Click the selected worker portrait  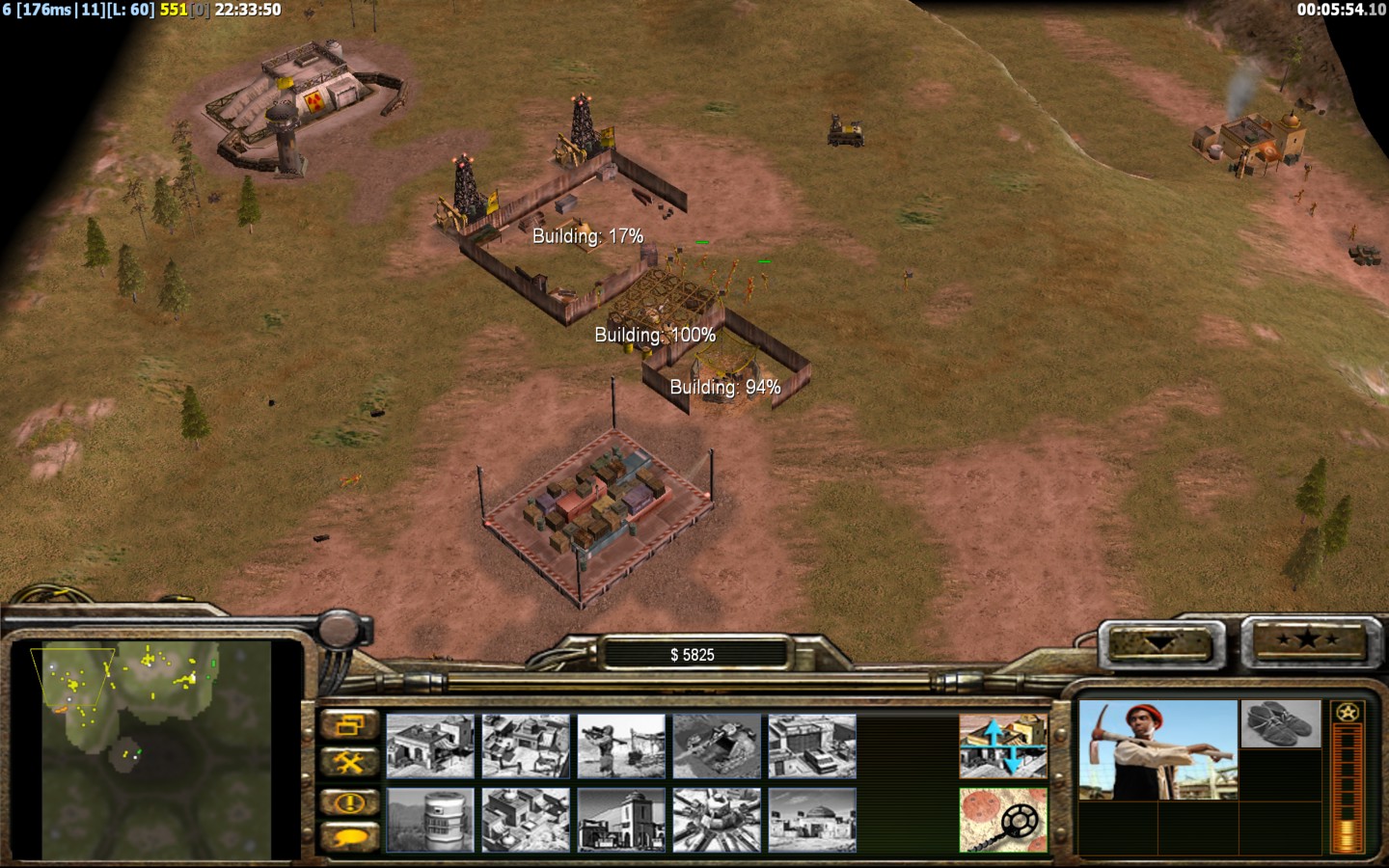1157,750
